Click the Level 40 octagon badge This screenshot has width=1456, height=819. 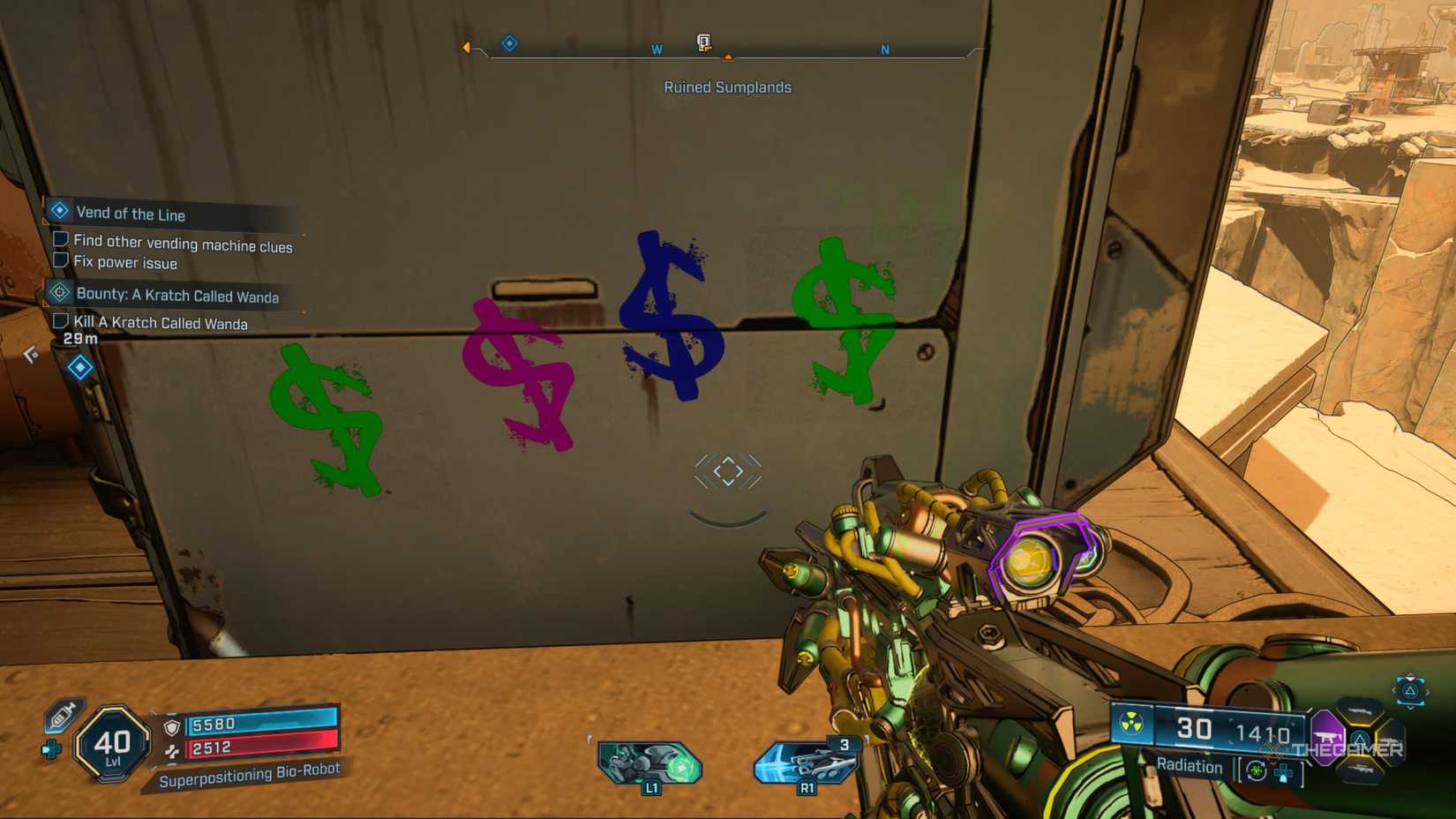pyautogui.click(x=112, y=743)
